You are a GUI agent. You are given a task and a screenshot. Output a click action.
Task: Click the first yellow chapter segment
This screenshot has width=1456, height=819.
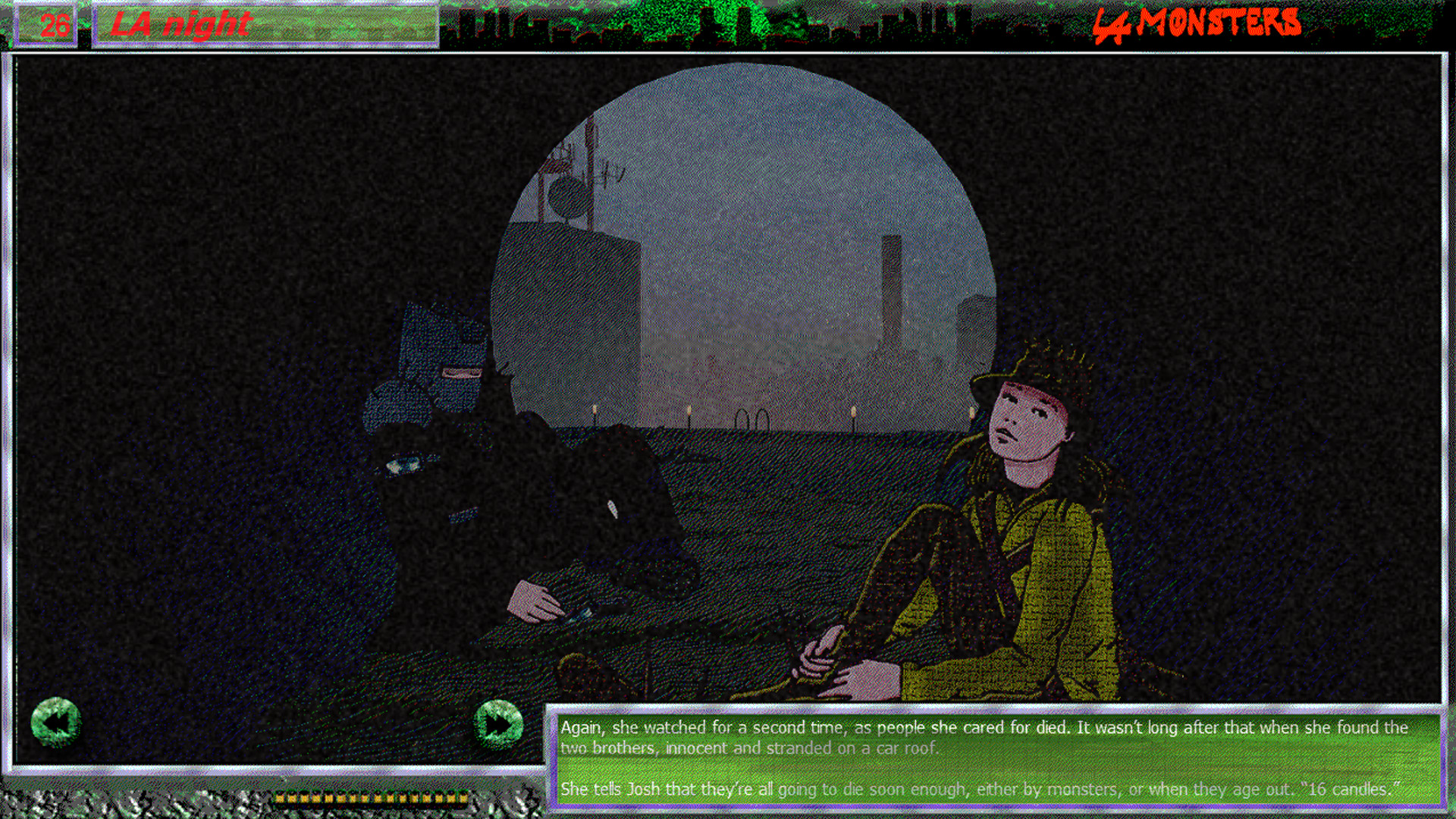(282, 799)
